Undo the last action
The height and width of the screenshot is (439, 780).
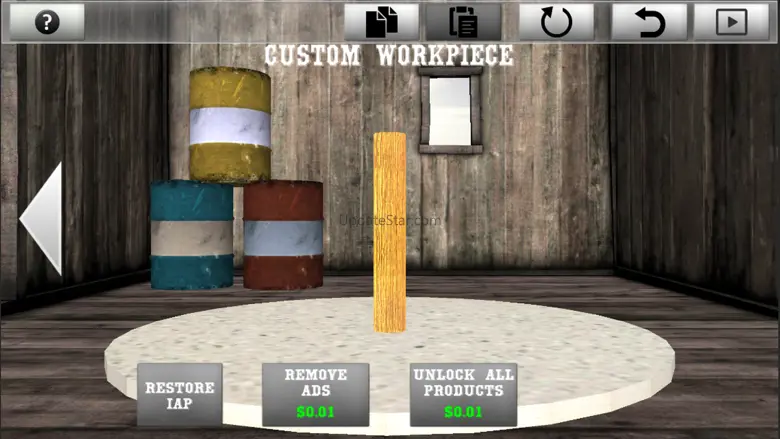click(x=649, y=22)
